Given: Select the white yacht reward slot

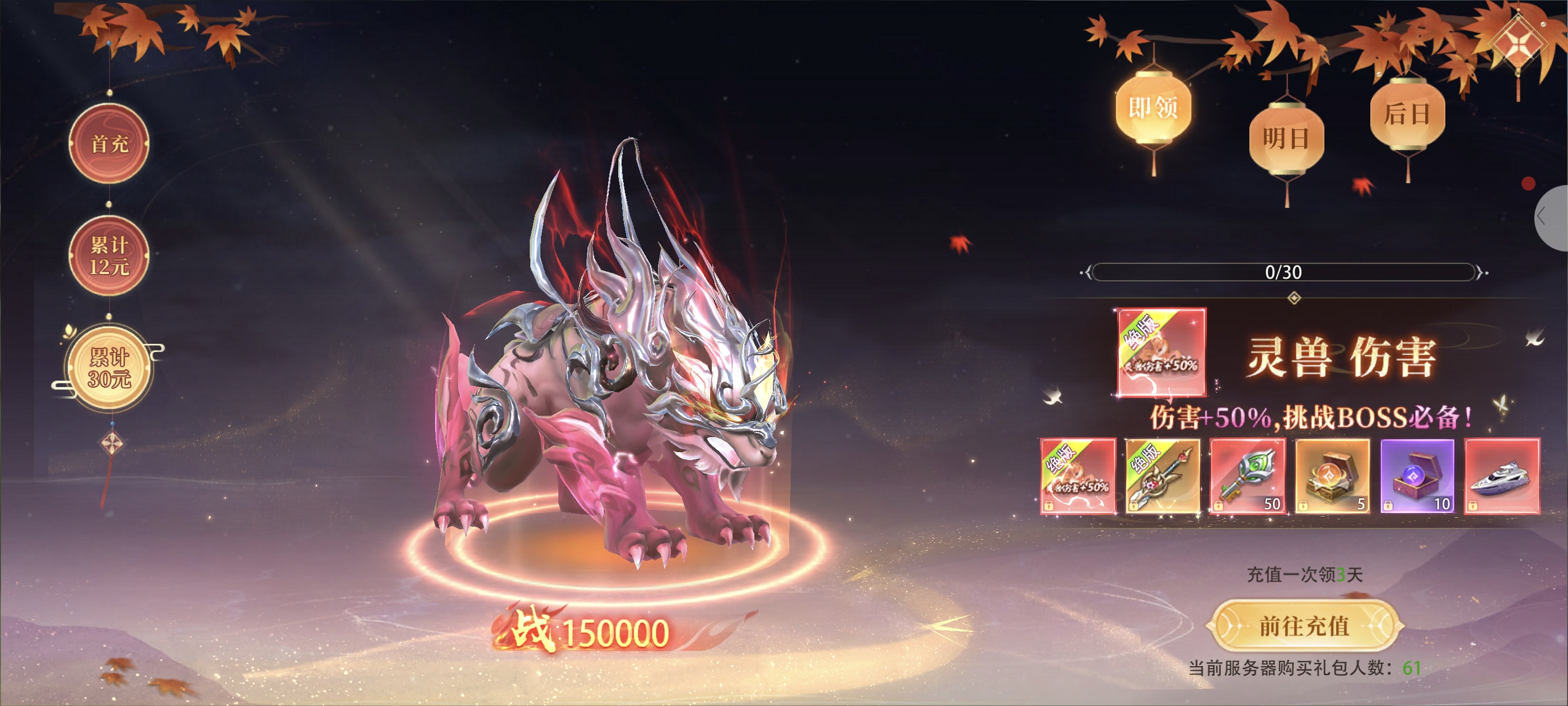Looking at the screenshot, I should [1502, 476].
